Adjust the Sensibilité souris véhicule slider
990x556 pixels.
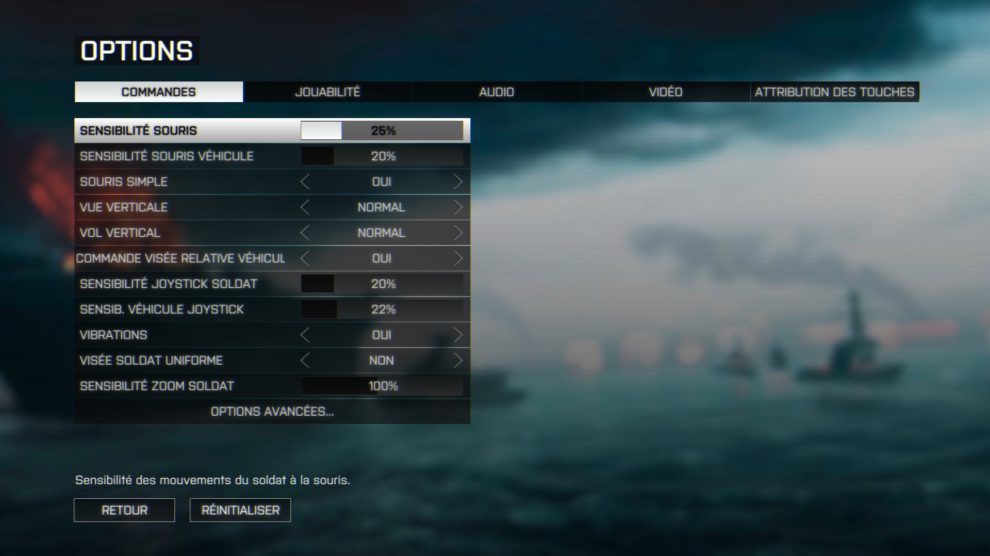[x=382, y=157]
